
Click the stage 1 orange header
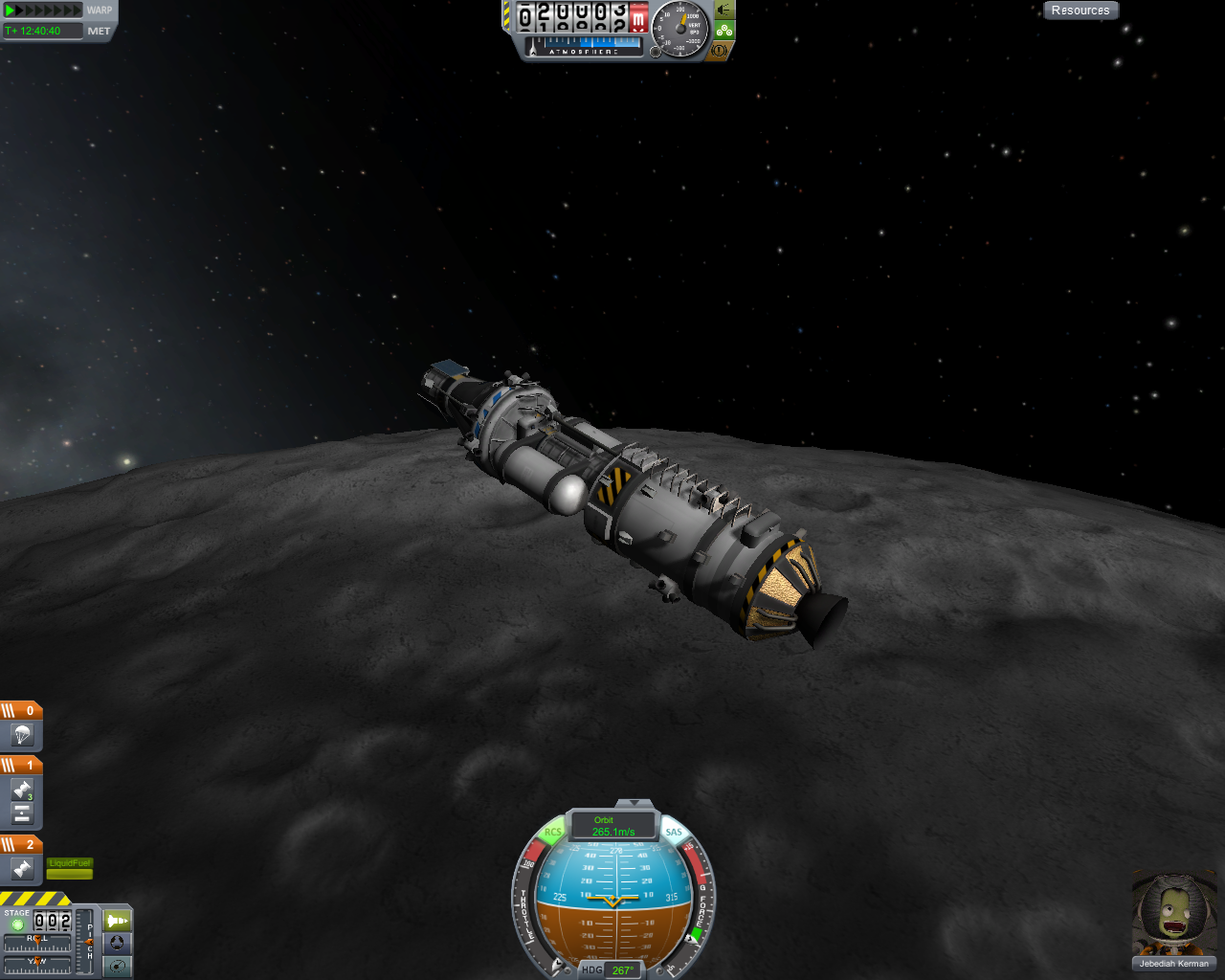coord(21,765)
